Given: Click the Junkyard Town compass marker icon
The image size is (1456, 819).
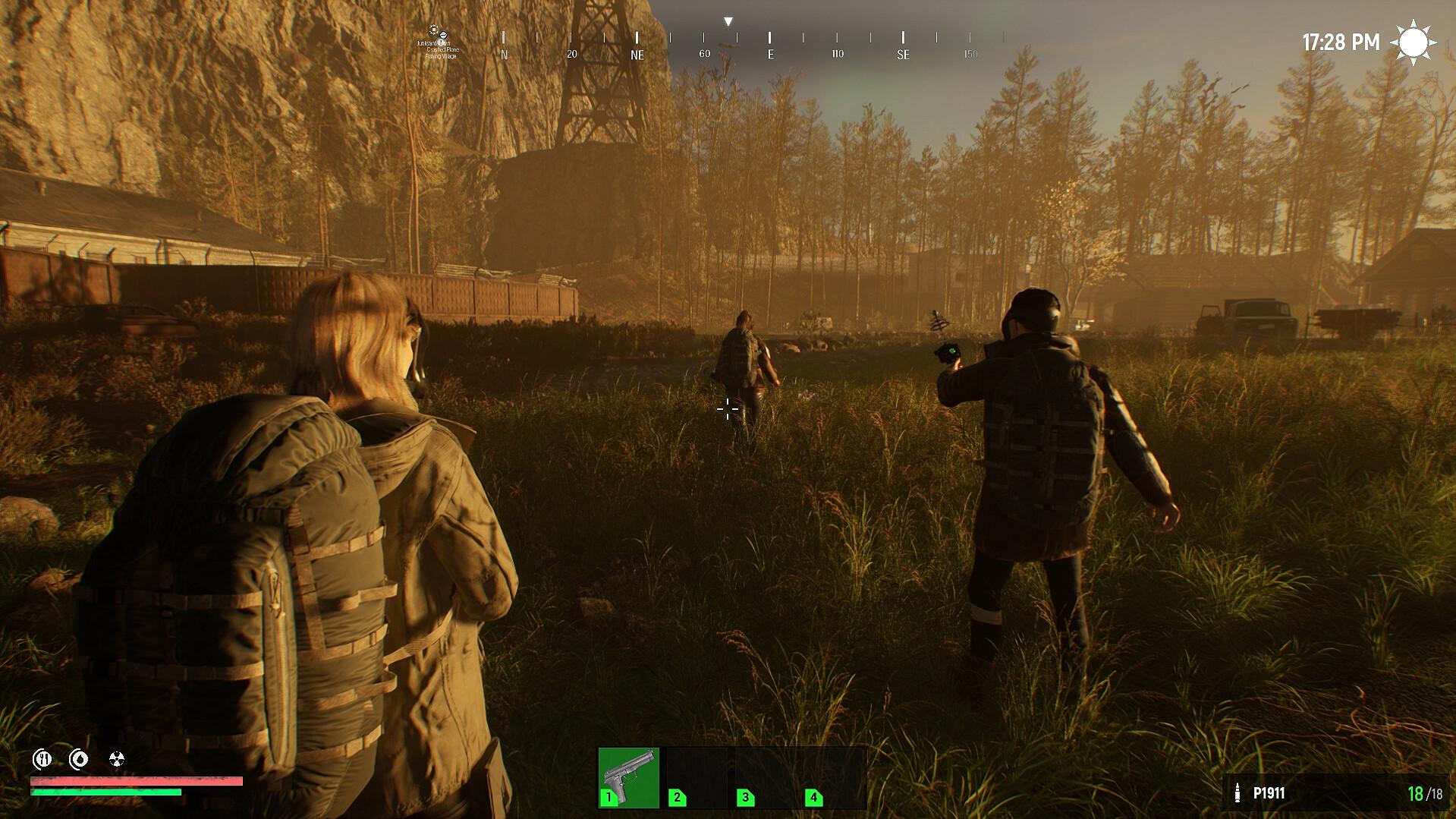Looking at the screenshot, I should pos(433,29).
